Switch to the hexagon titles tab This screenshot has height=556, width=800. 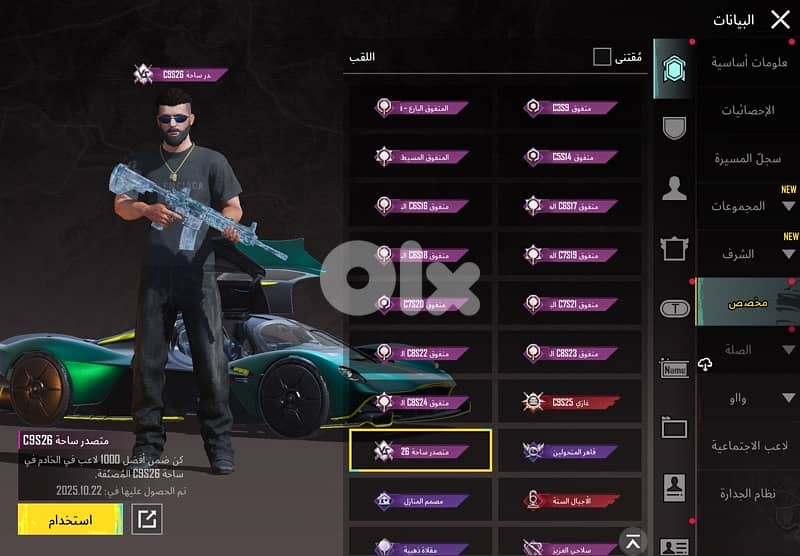(x=671, y=68)
